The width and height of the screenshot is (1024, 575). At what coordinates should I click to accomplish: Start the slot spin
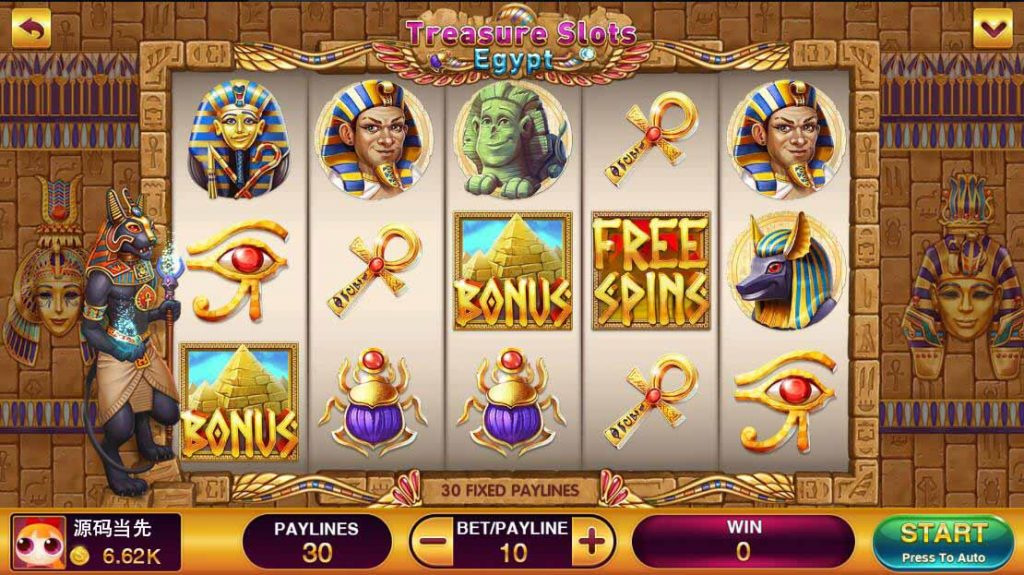pyautogui.click(x=943, y=542)
